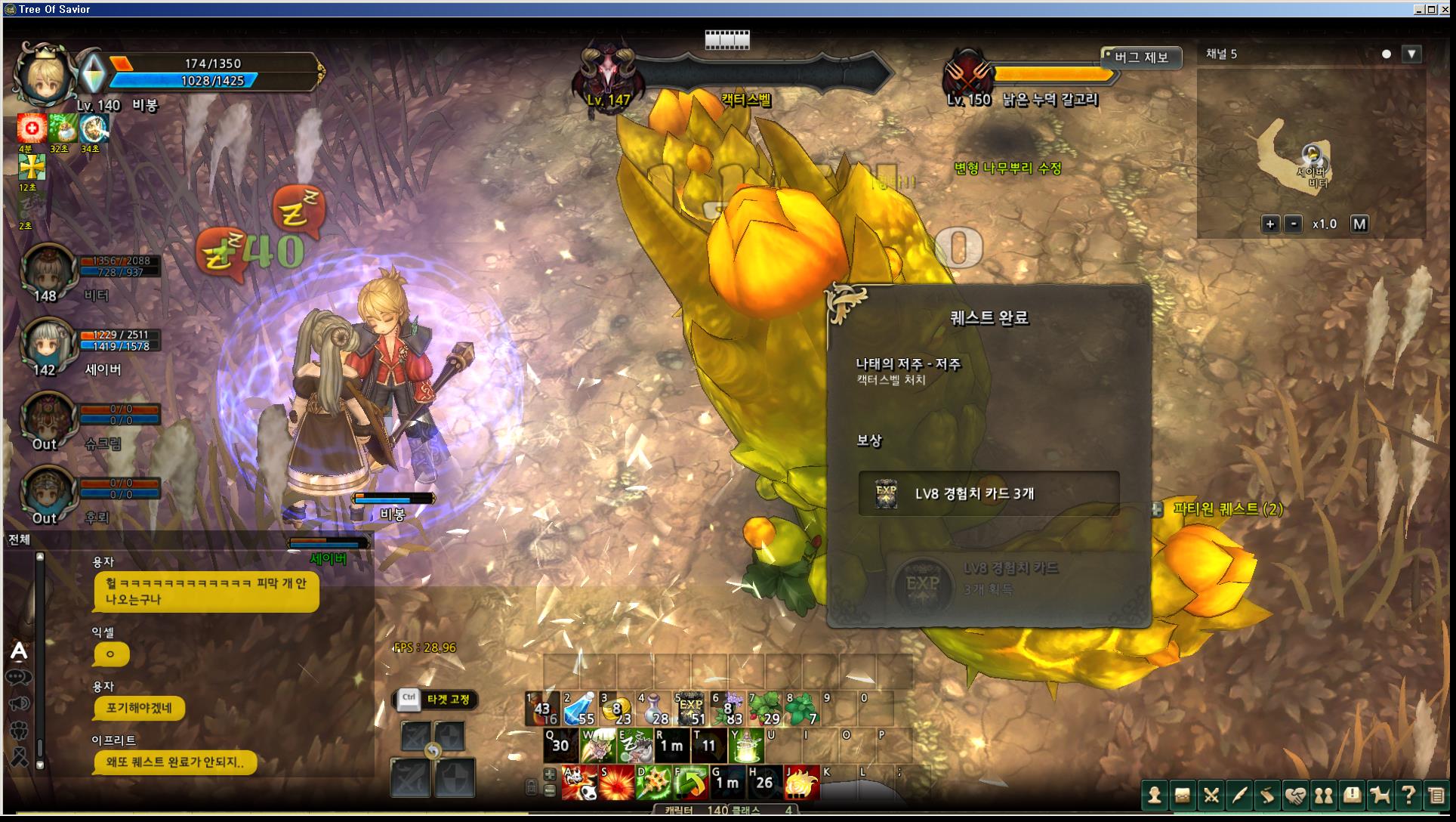Zoom in the minimap with plus button
Screen dimensions: 1456x822
point(1270,224)
